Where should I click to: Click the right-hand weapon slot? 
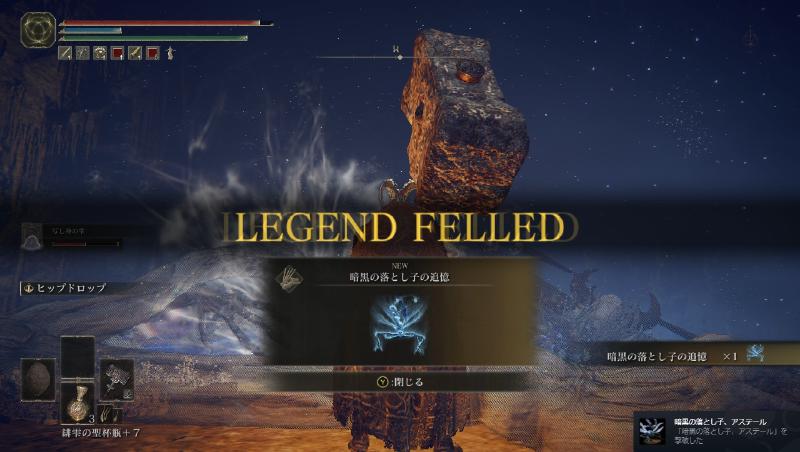[x=116, y=376]
